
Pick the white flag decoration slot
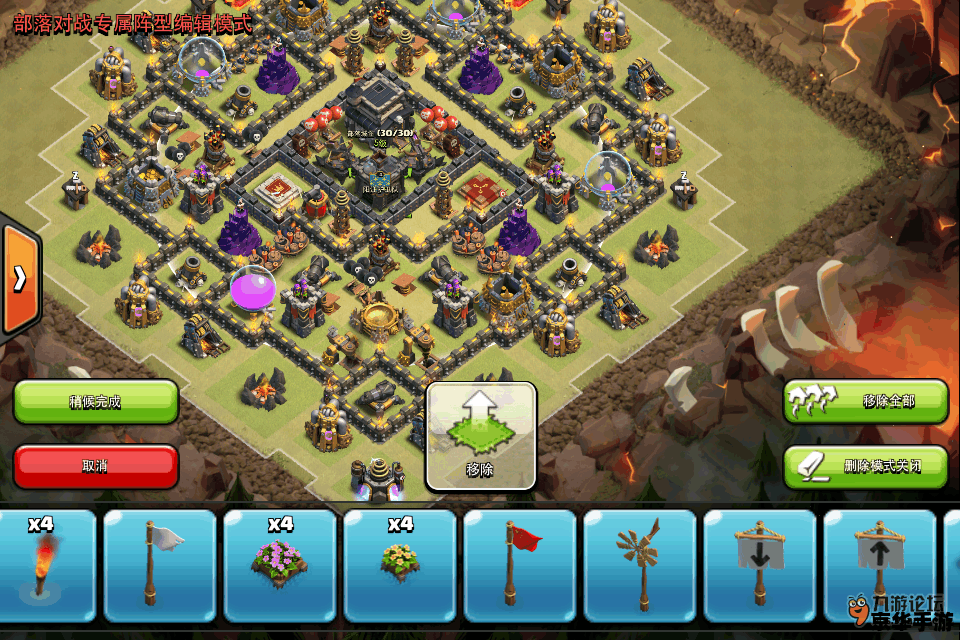pyautogui.click(x=160, y=565)
